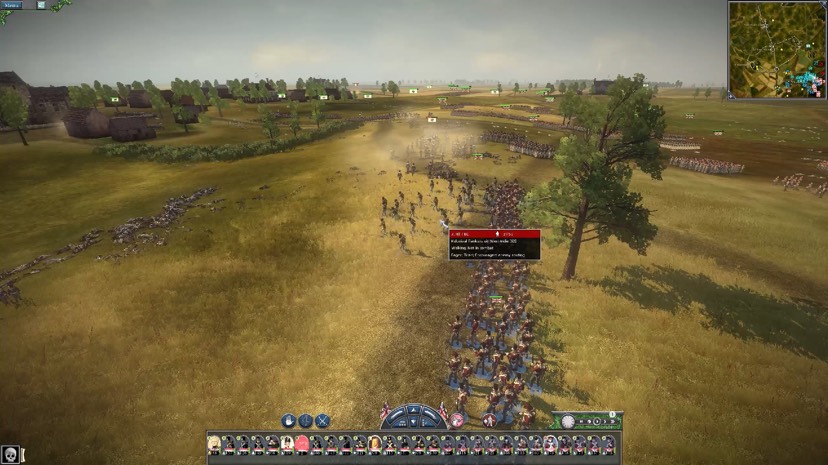The height and width of the screenshot is (465, 828).
Task: Click the halt order hand icon
Action: tap(288, 421)
